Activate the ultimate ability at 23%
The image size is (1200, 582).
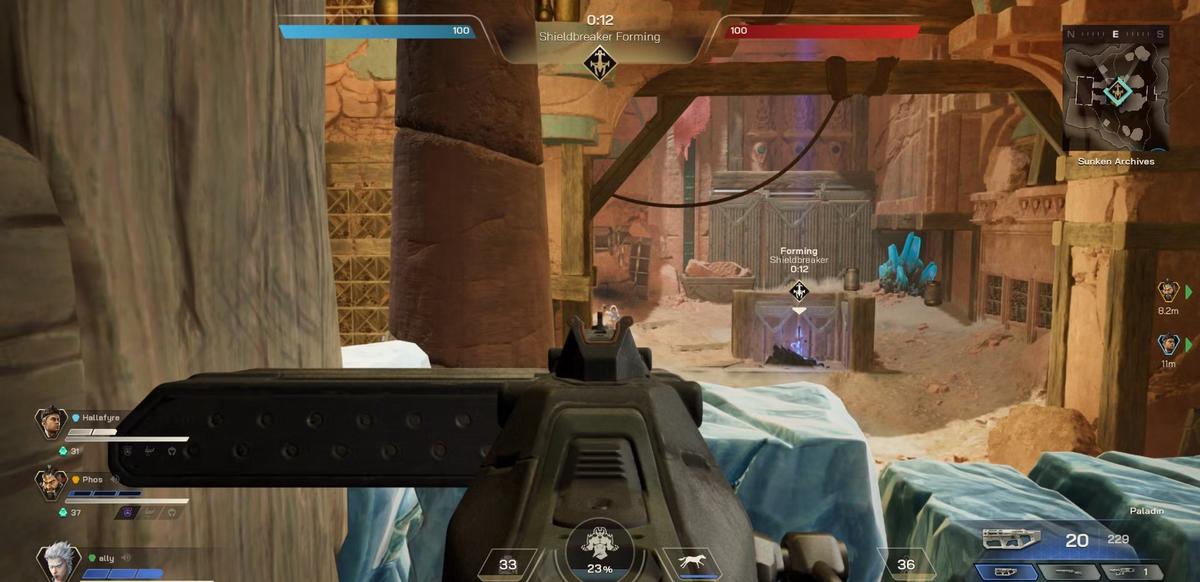600,550
